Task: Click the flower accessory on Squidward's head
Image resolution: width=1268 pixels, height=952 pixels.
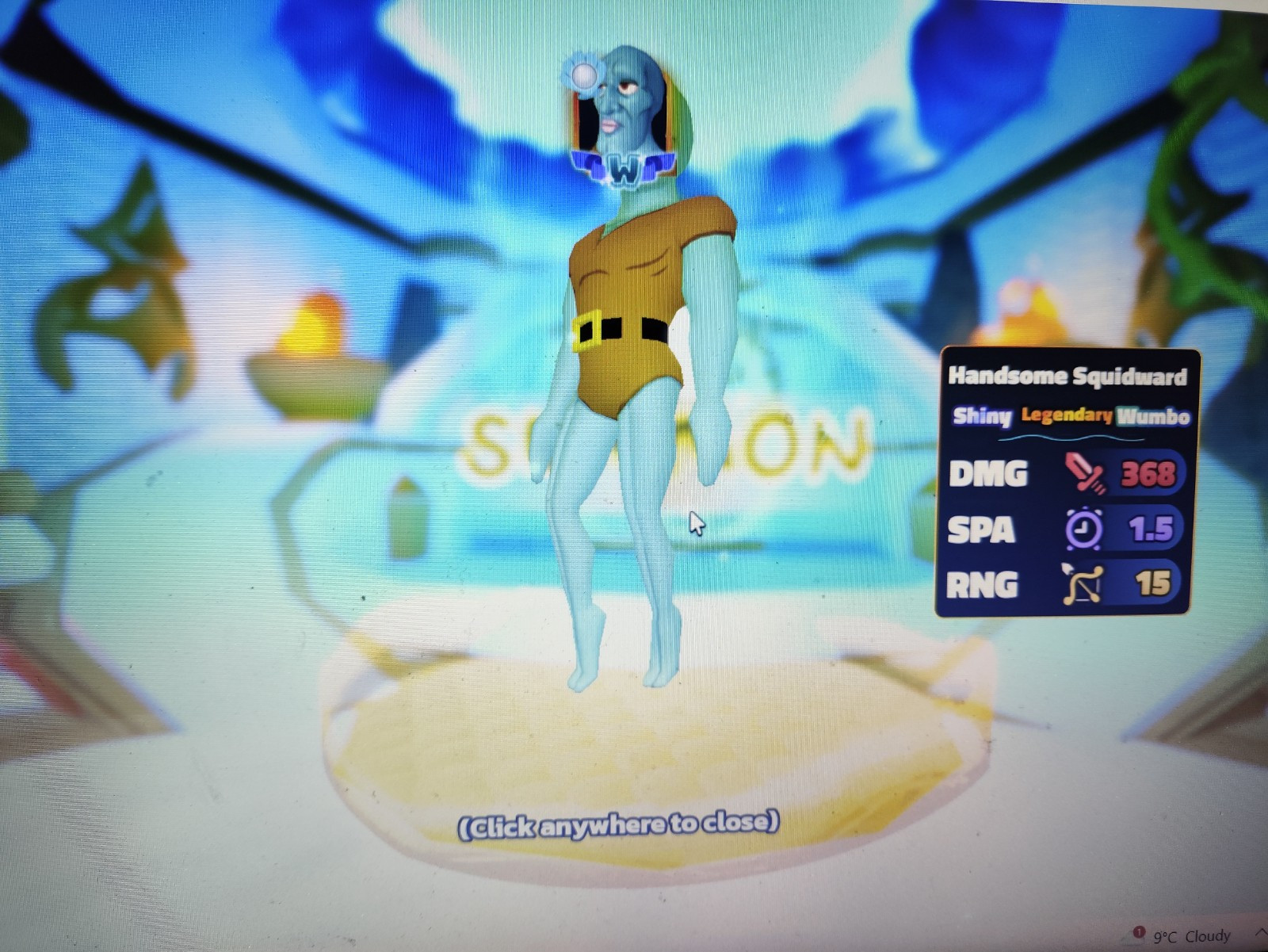Action: point(582,75)
